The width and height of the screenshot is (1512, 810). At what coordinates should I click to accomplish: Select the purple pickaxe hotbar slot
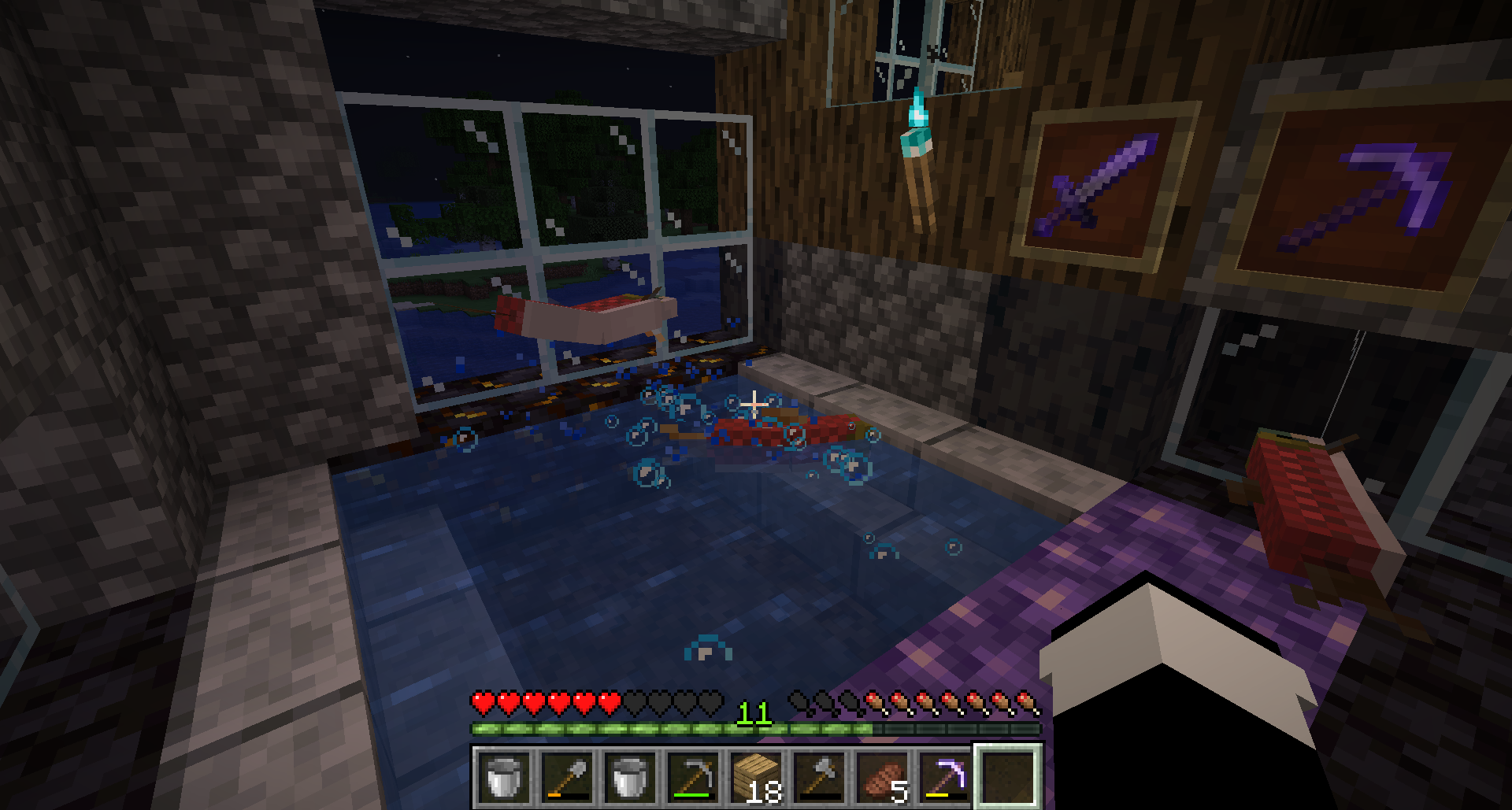click(x=945, y=776)
